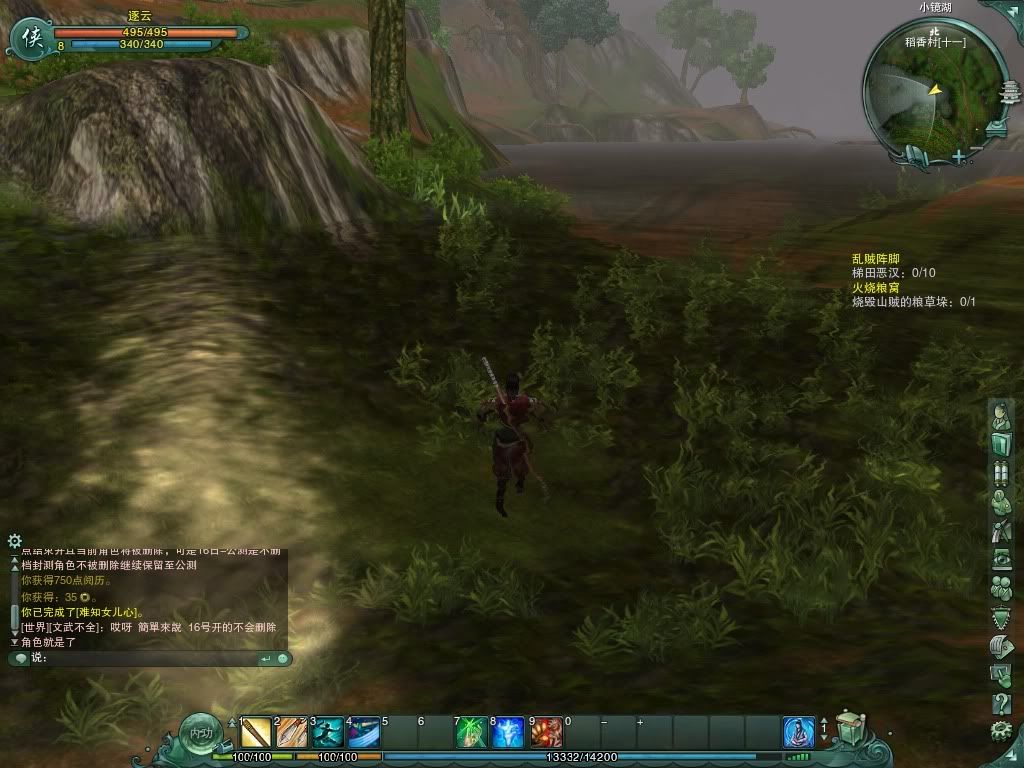Zoom in the minimap with plus button

click(x=958, y=157)
